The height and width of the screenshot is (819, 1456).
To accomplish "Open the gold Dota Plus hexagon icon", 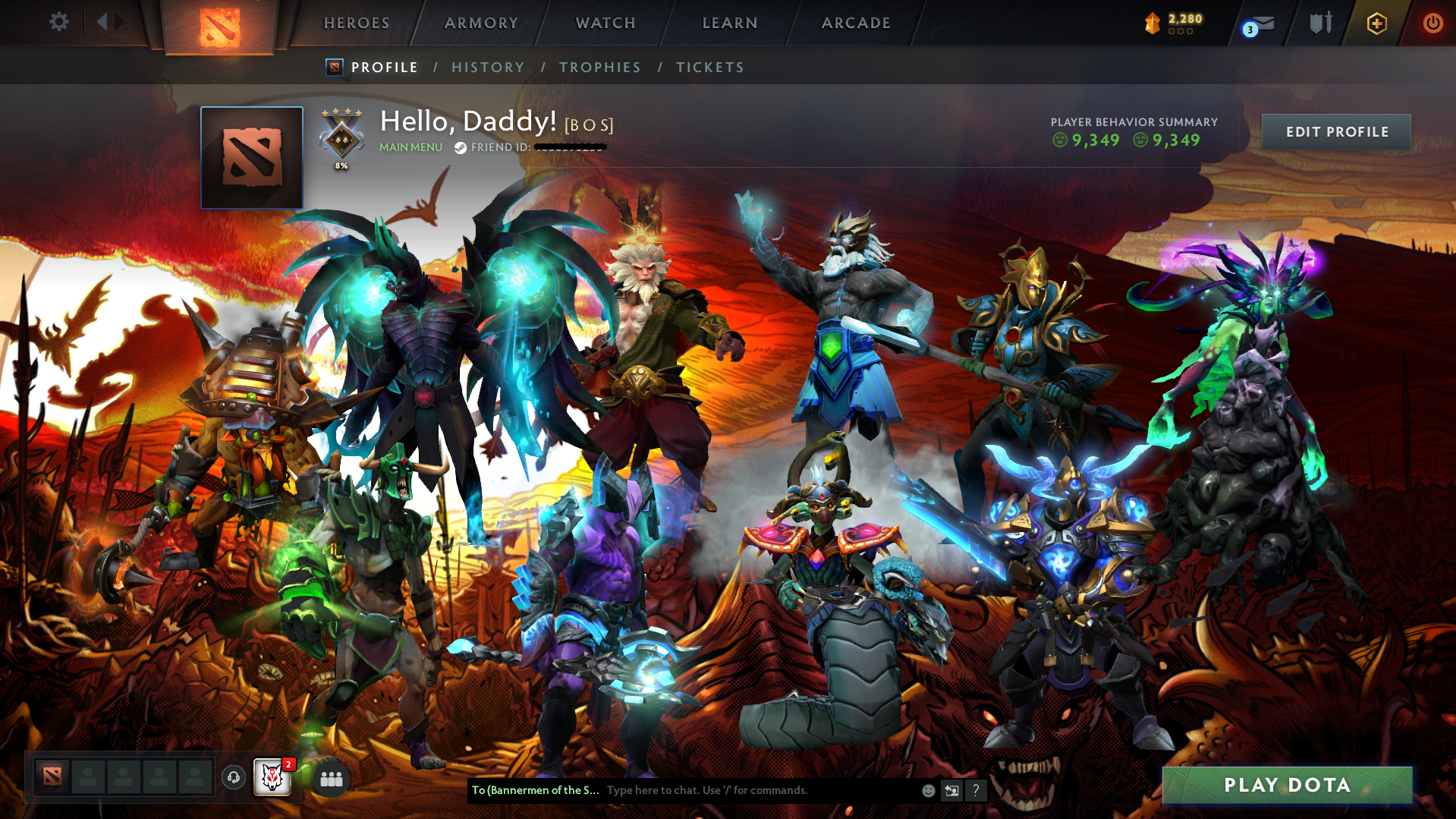I will coord(1376,23).
